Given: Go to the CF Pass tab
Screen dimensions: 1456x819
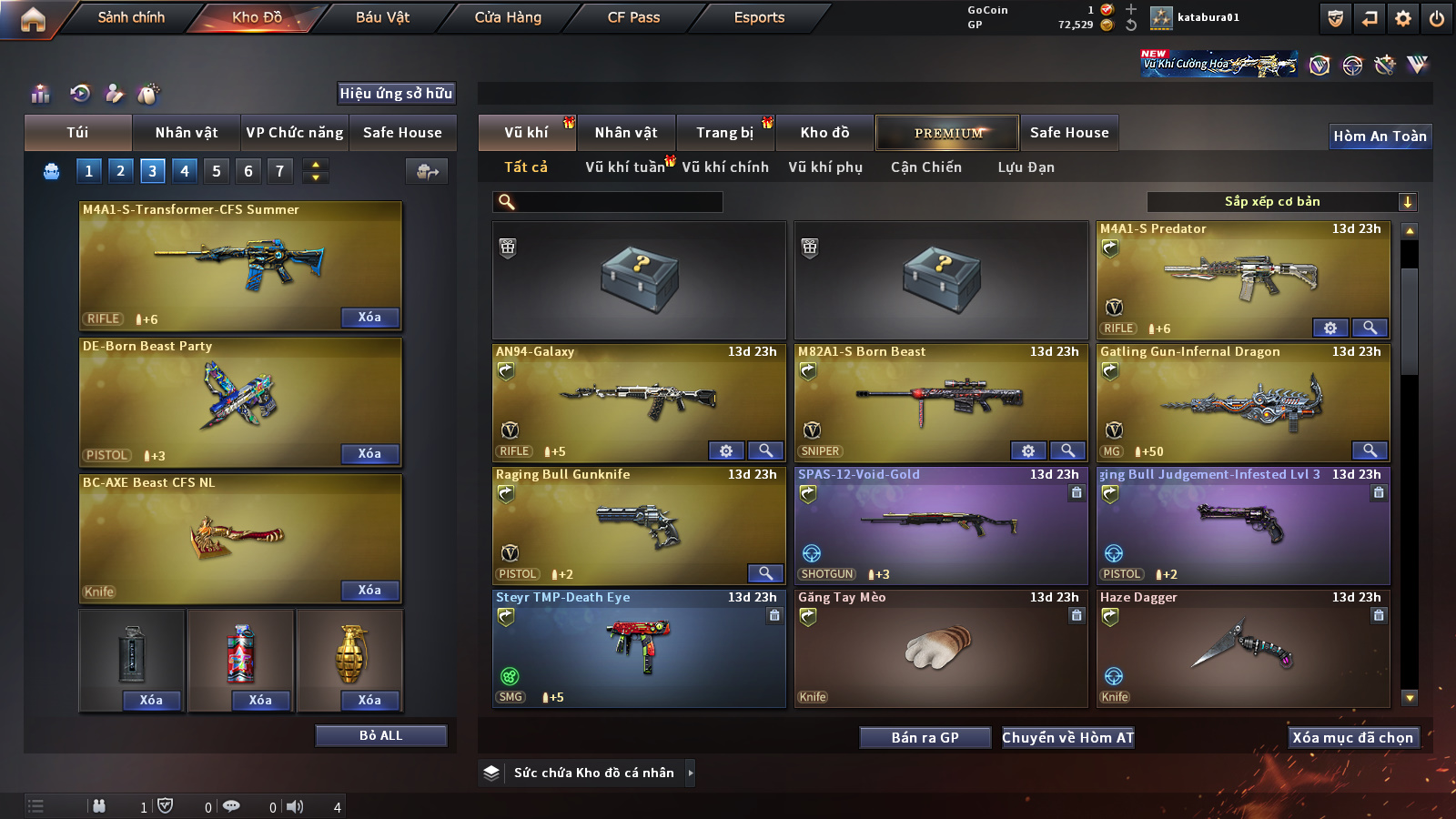Looking at the screenshot, I should [633, 17].
